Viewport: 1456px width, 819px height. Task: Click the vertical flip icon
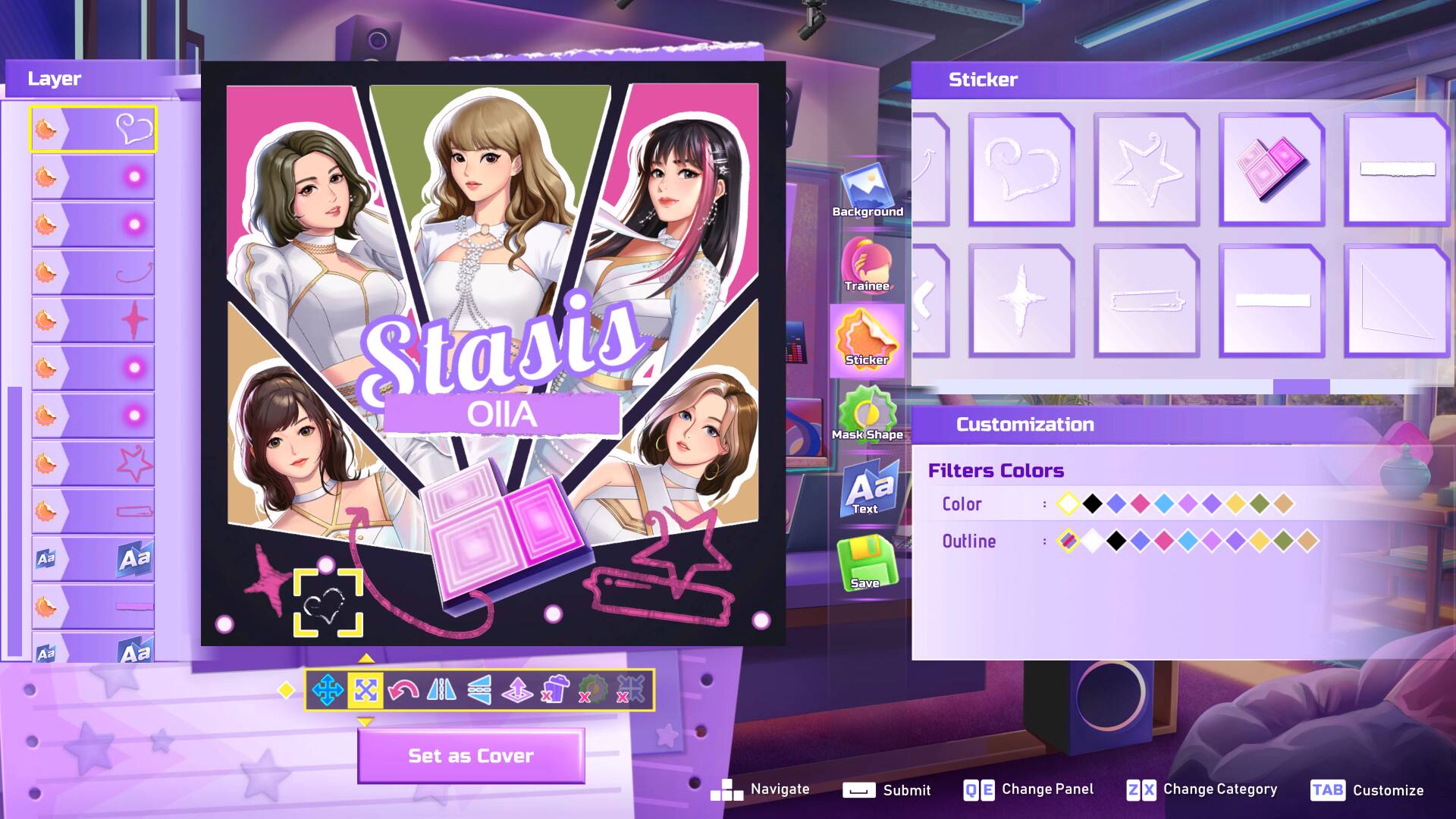479,691
